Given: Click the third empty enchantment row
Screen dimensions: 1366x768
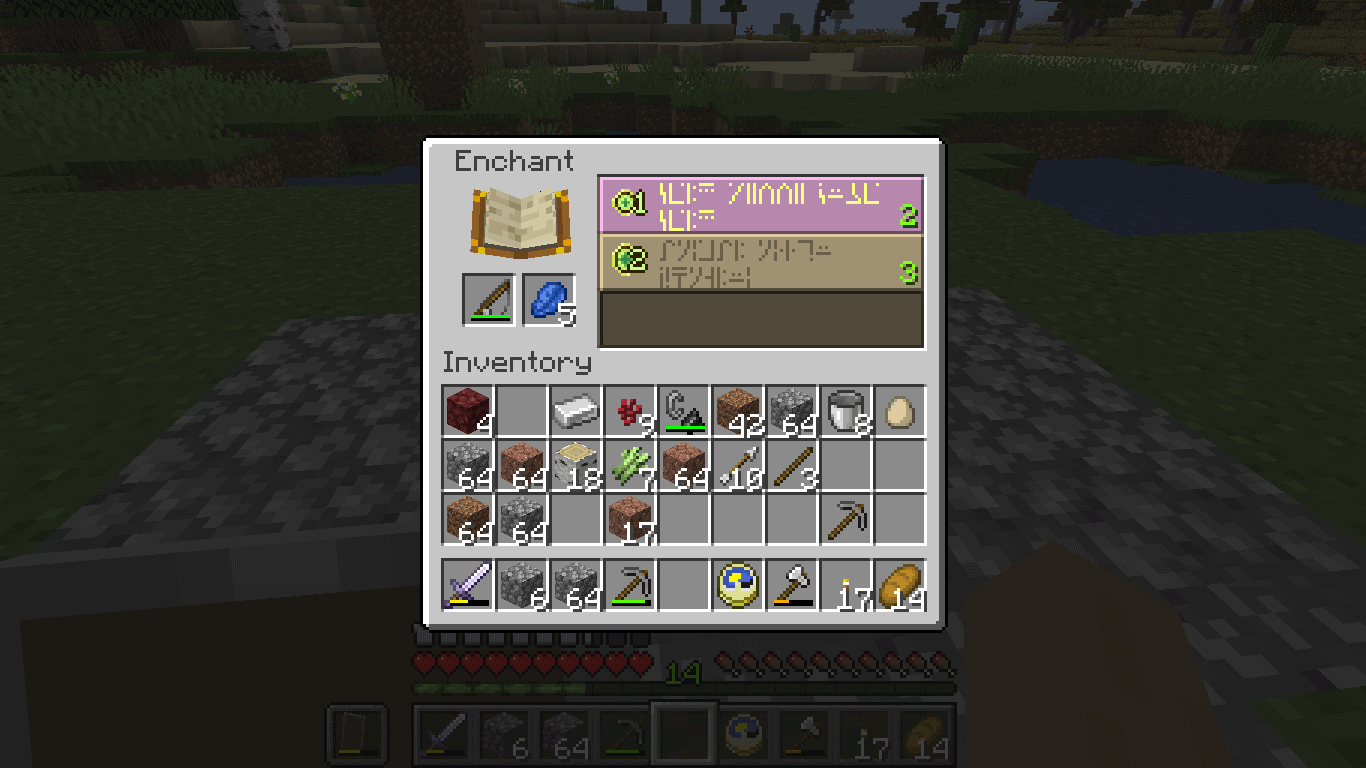Looking at the screenshot, I should click(760, 318).
